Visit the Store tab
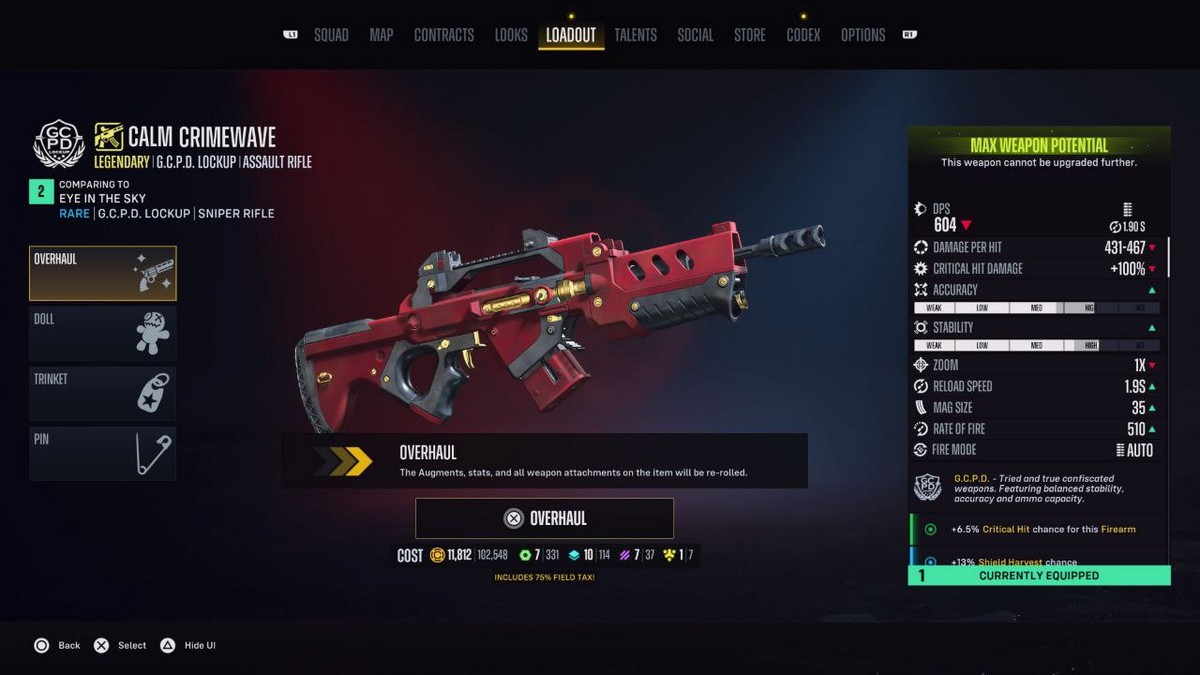The image size is (1200, 675). coord(750,35)
